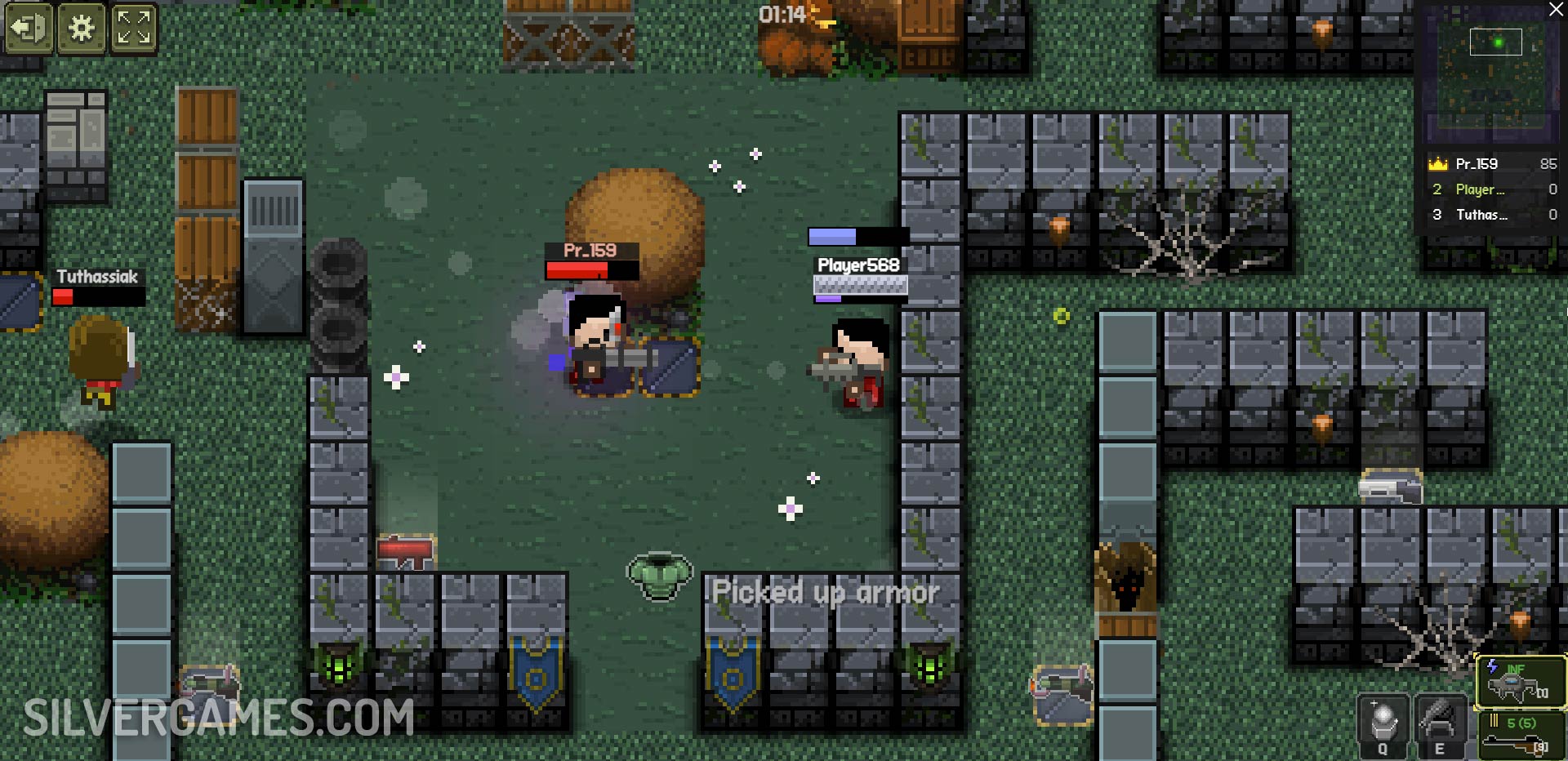Click the minimap in the corner

[1490, 73]
